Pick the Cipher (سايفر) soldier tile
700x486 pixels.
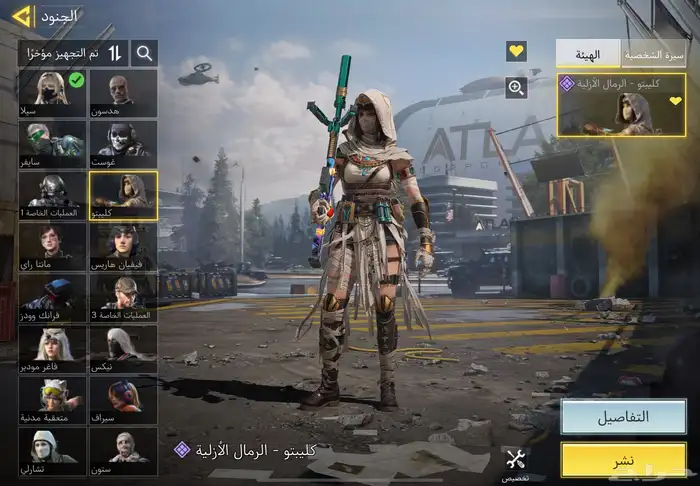click(52, 143)
